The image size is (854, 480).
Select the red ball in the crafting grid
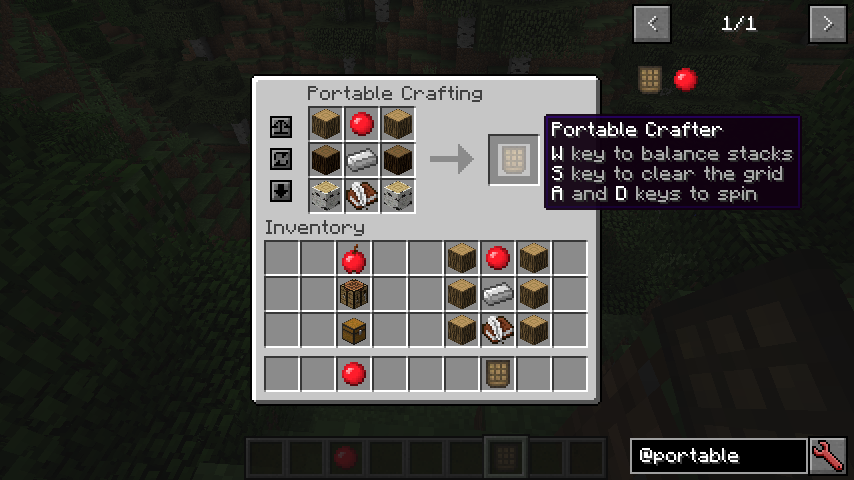coord(361,125)
